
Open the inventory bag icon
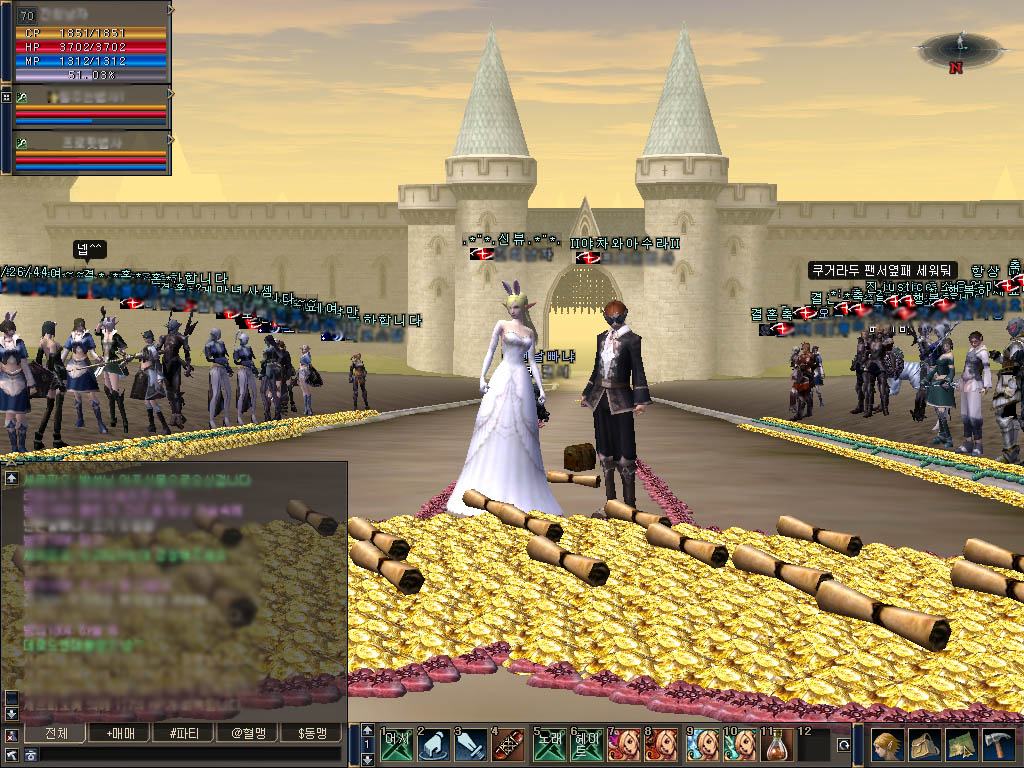[x=924, y=745]
